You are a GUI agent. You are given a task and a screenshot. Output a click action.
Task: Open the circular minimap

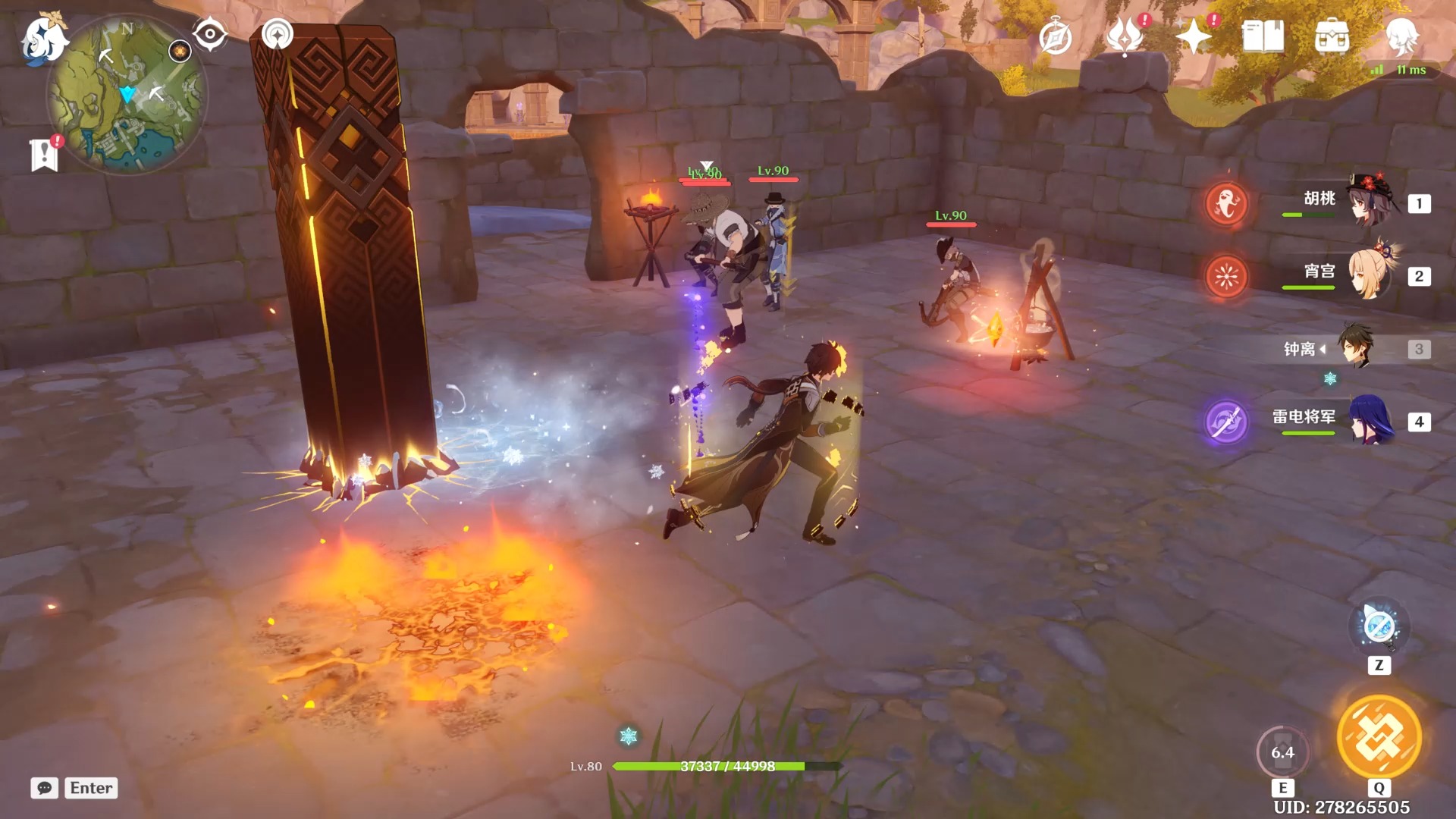tap(126, 96)
